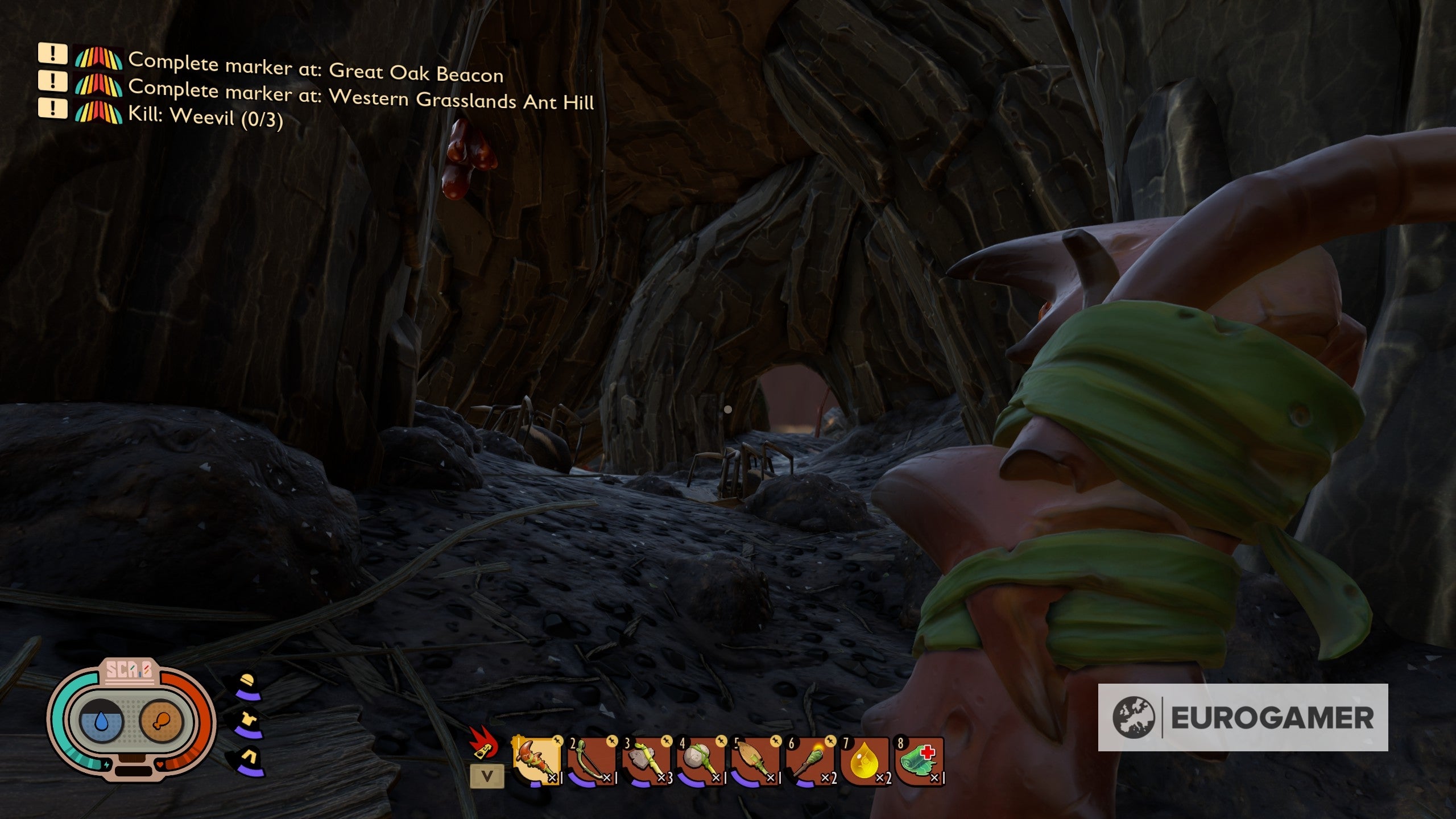The height and width of the screenshot is (819, 1456).
Task: Select the spiky club in hotbar slot 1
Action: point(536,761)
